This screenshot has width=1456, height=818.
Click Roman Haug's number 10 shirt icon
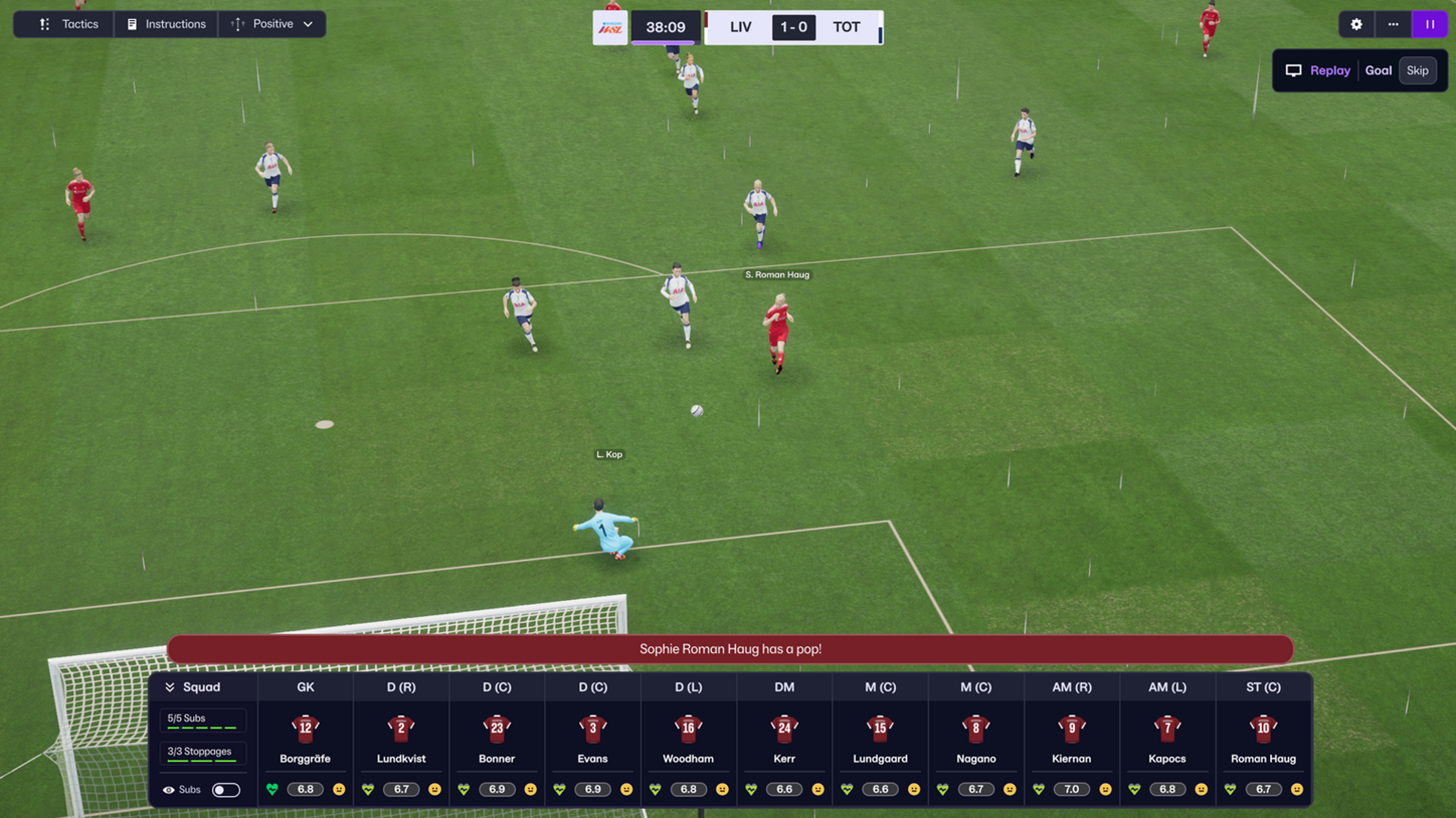point(1264,731)
